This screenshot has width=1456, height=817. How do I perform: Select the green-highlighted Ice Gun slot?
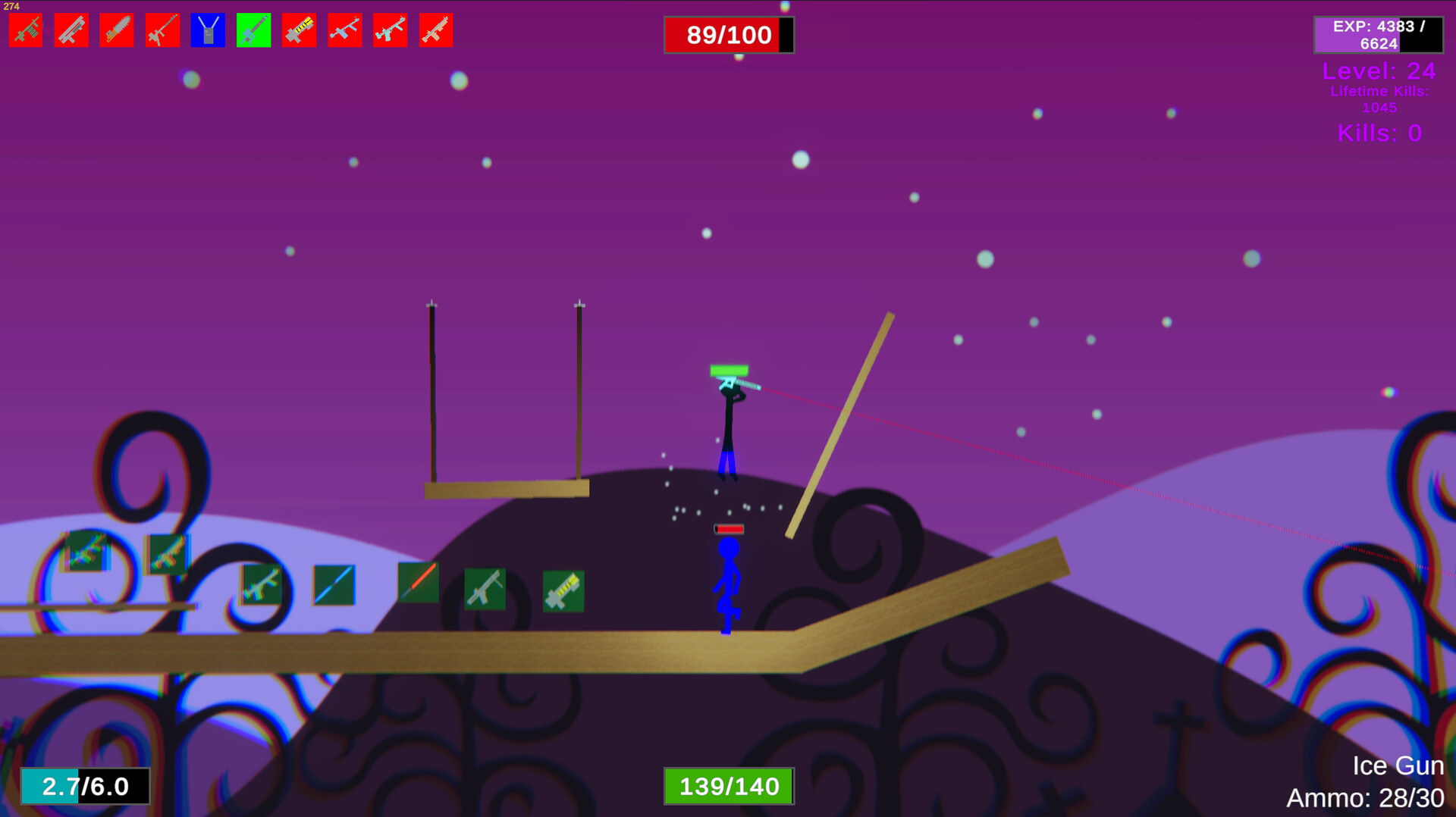coord(253,30)
